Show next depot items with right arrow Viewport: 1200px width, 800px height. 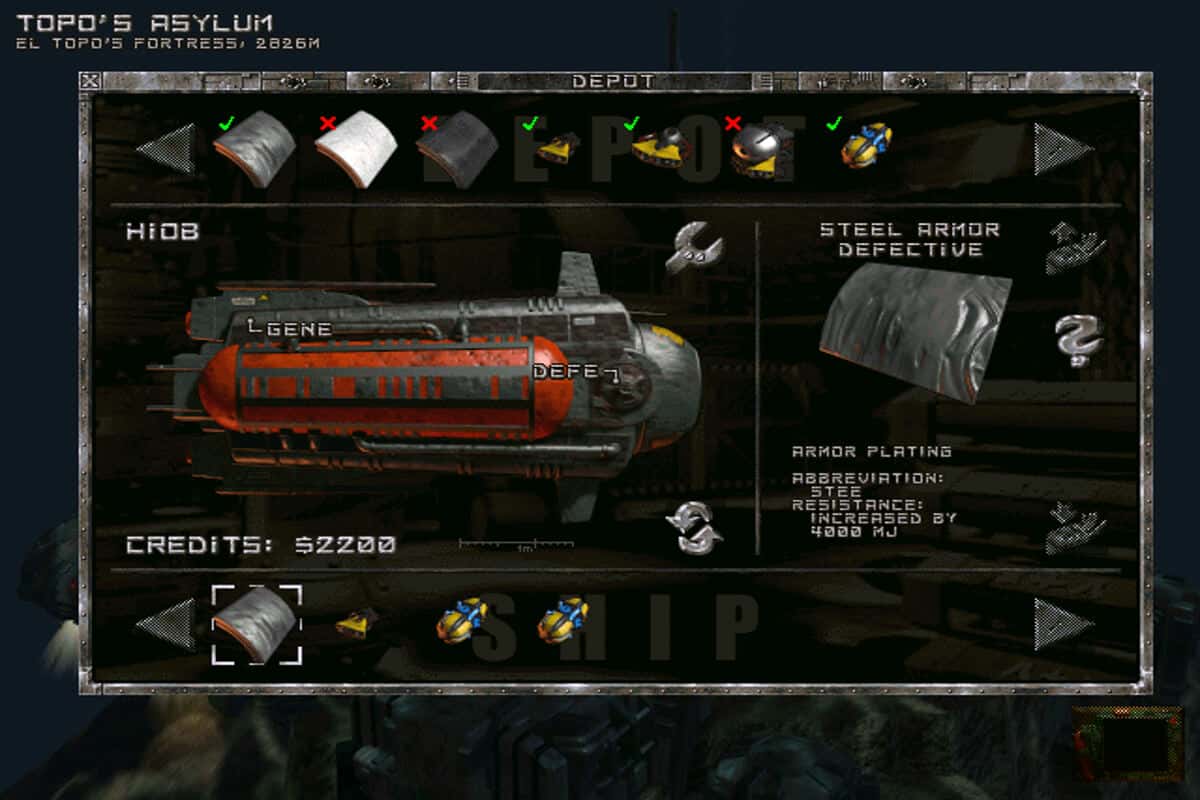point(1062,149)
